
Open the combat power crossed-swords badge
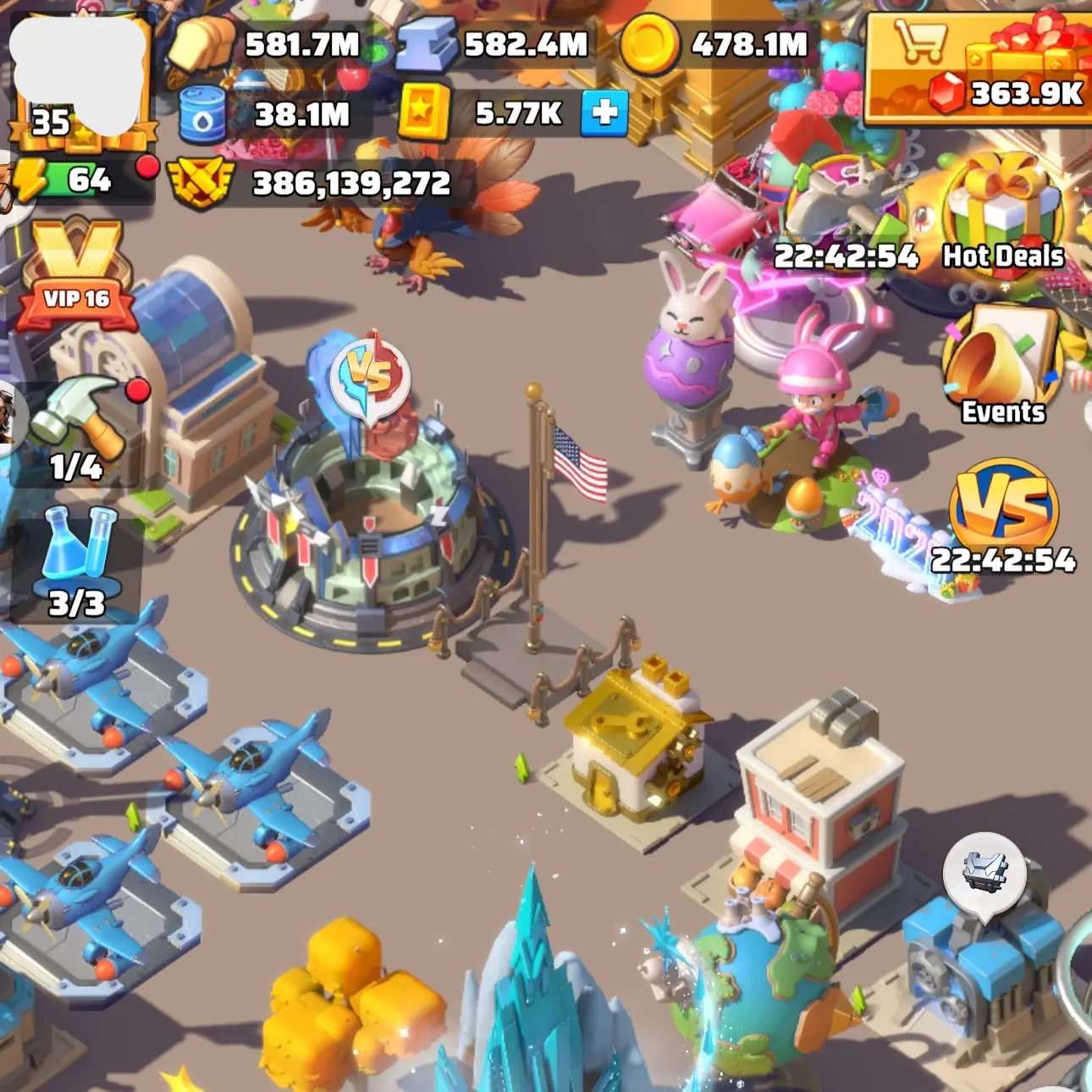pyautogui.click(x=200, y=184)
